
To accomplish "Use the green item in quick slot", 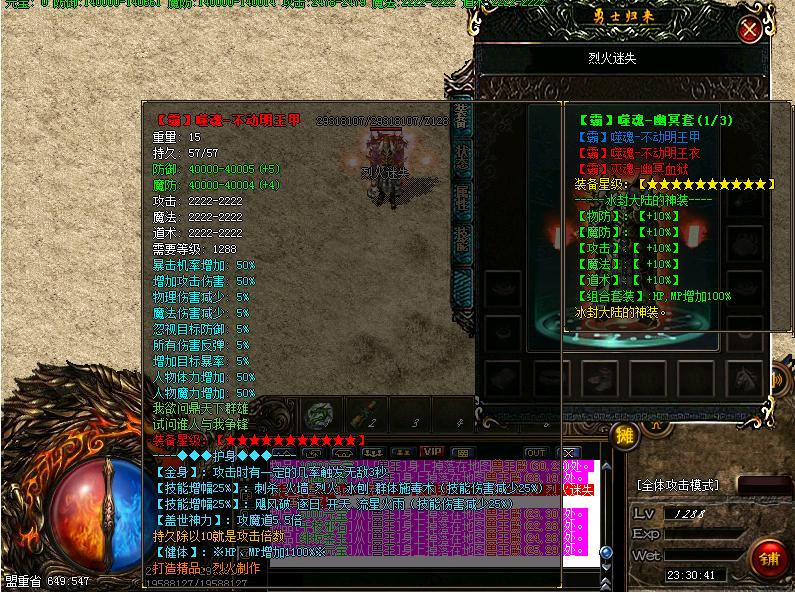I will tap(319, 414).
